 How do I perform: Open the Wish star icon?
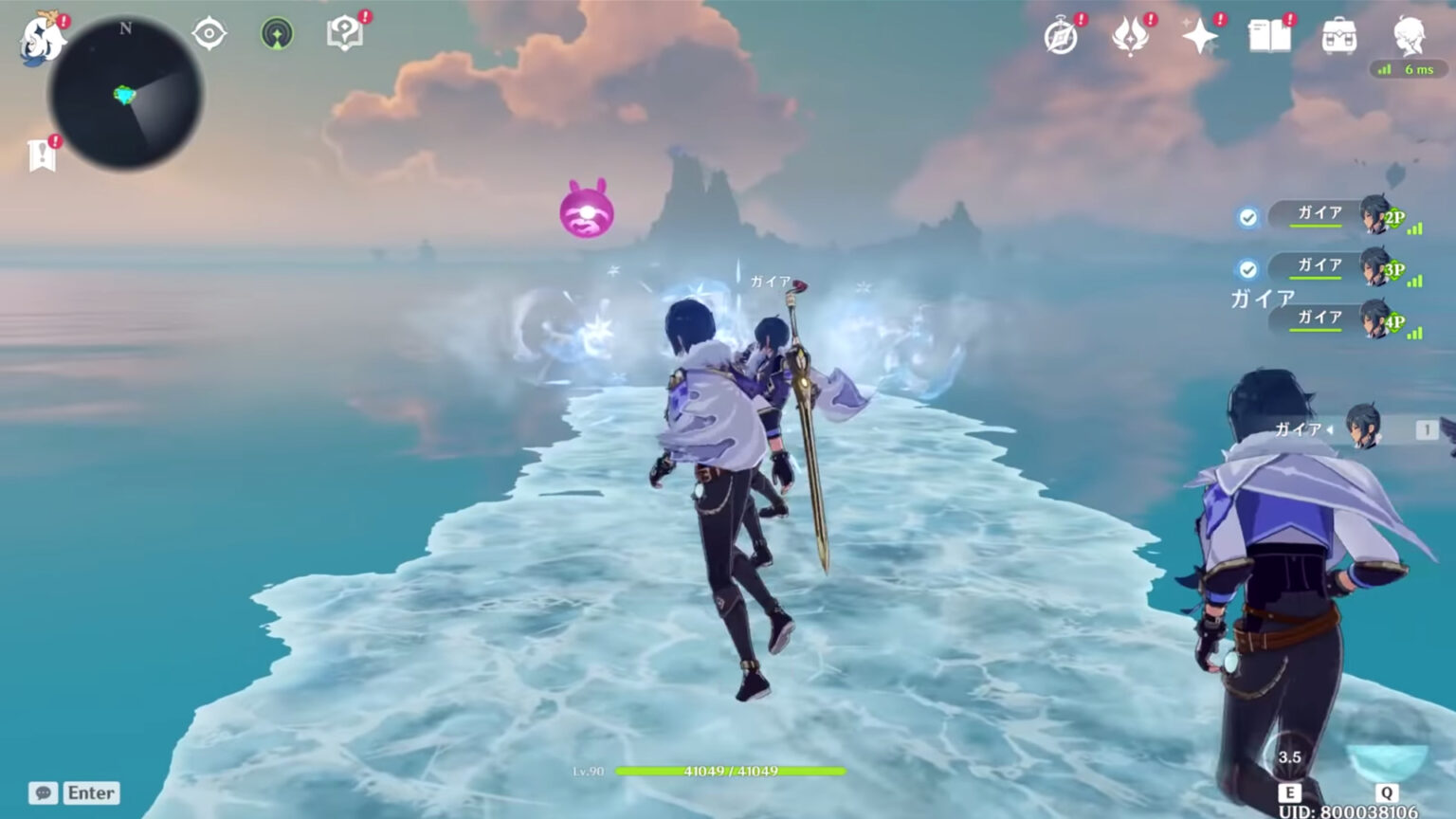pyautogui.click(x=1198, y=38)
